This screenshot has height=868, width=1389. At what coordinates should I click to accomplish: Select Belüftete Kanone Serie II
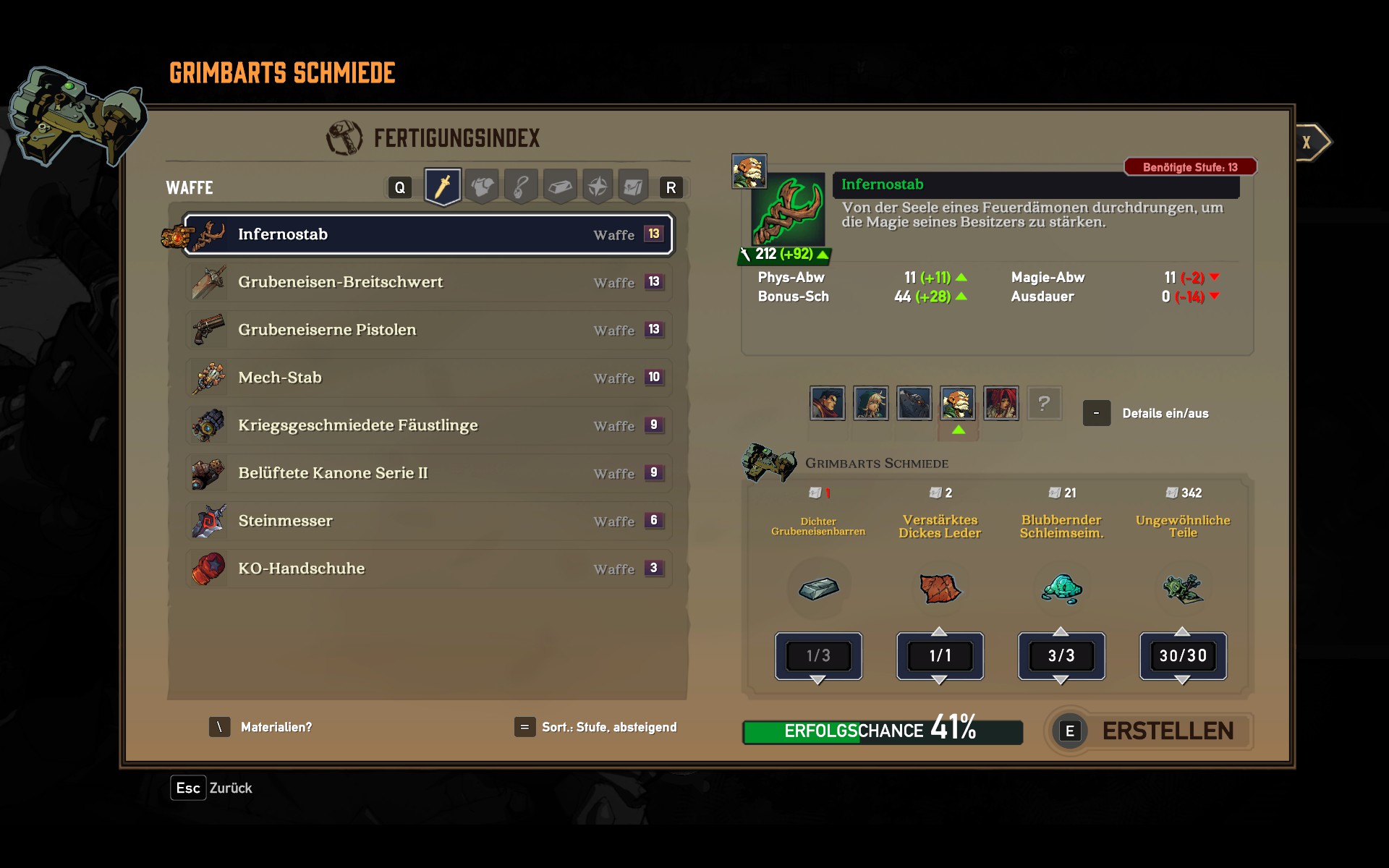[x=428, y=473]
